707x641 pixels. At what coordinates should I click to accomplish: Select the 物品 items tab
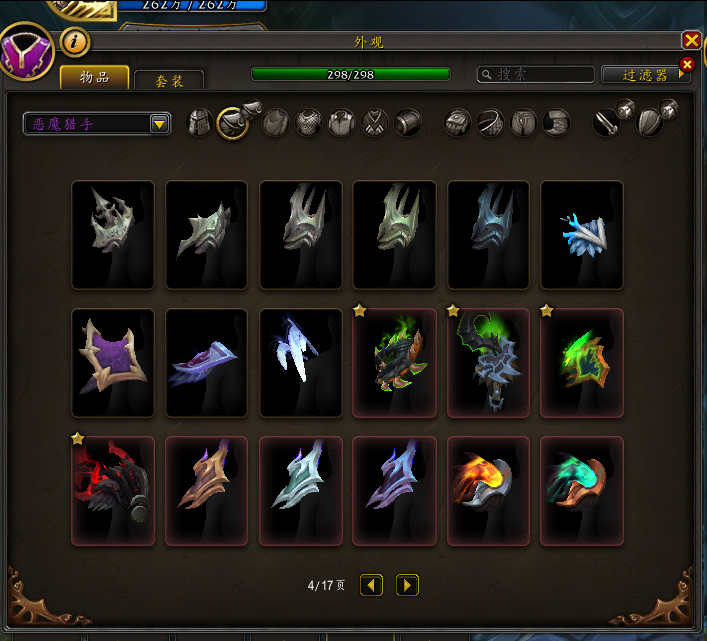95,78
